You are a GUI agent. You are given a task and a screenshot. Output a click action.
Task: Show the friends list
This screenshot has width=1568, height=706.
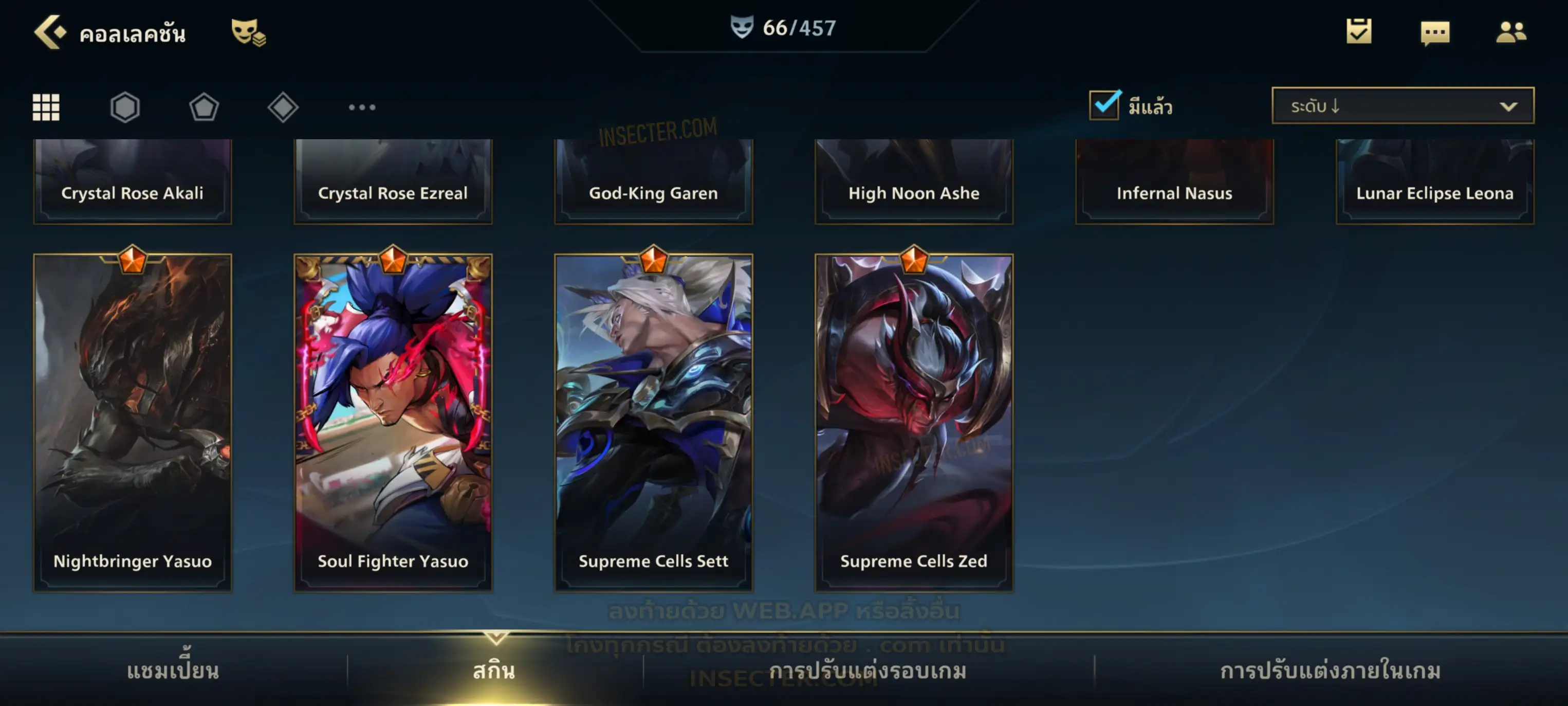pos(1510,32)
